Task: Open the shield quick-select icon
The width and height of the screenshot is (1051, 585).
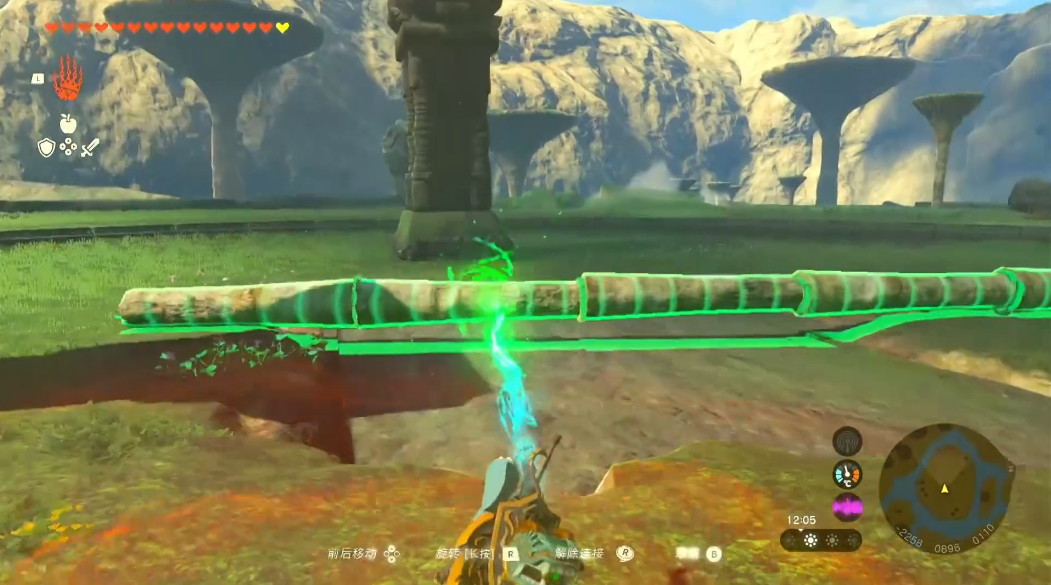Action: 46,148
